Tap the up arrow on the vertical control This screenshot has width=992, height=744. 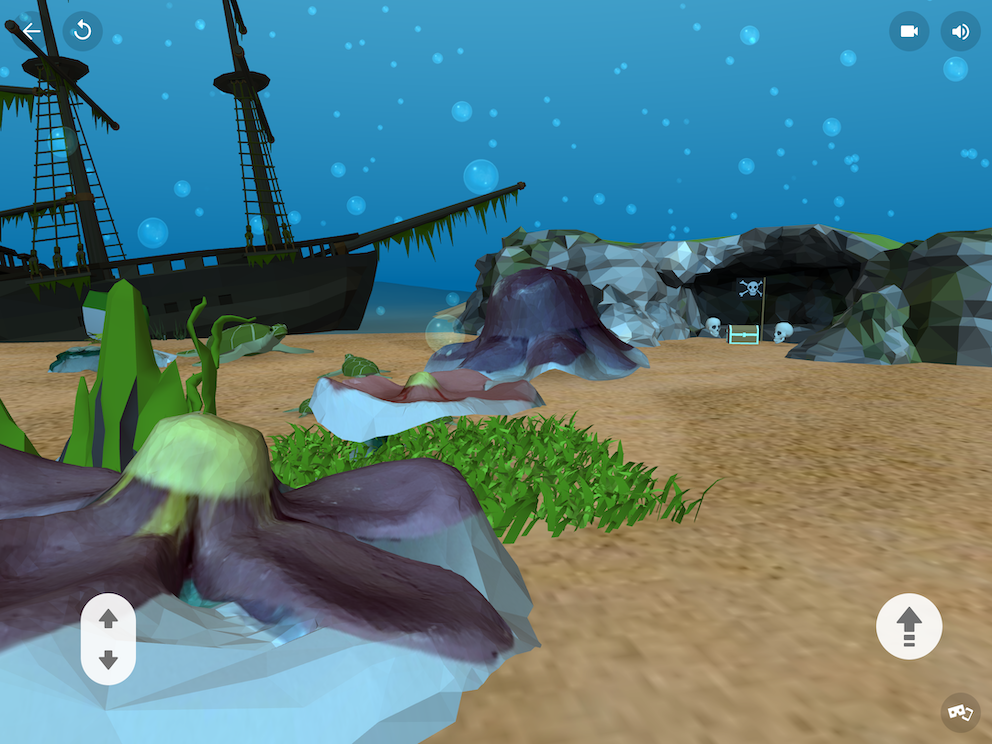(109, 620)
